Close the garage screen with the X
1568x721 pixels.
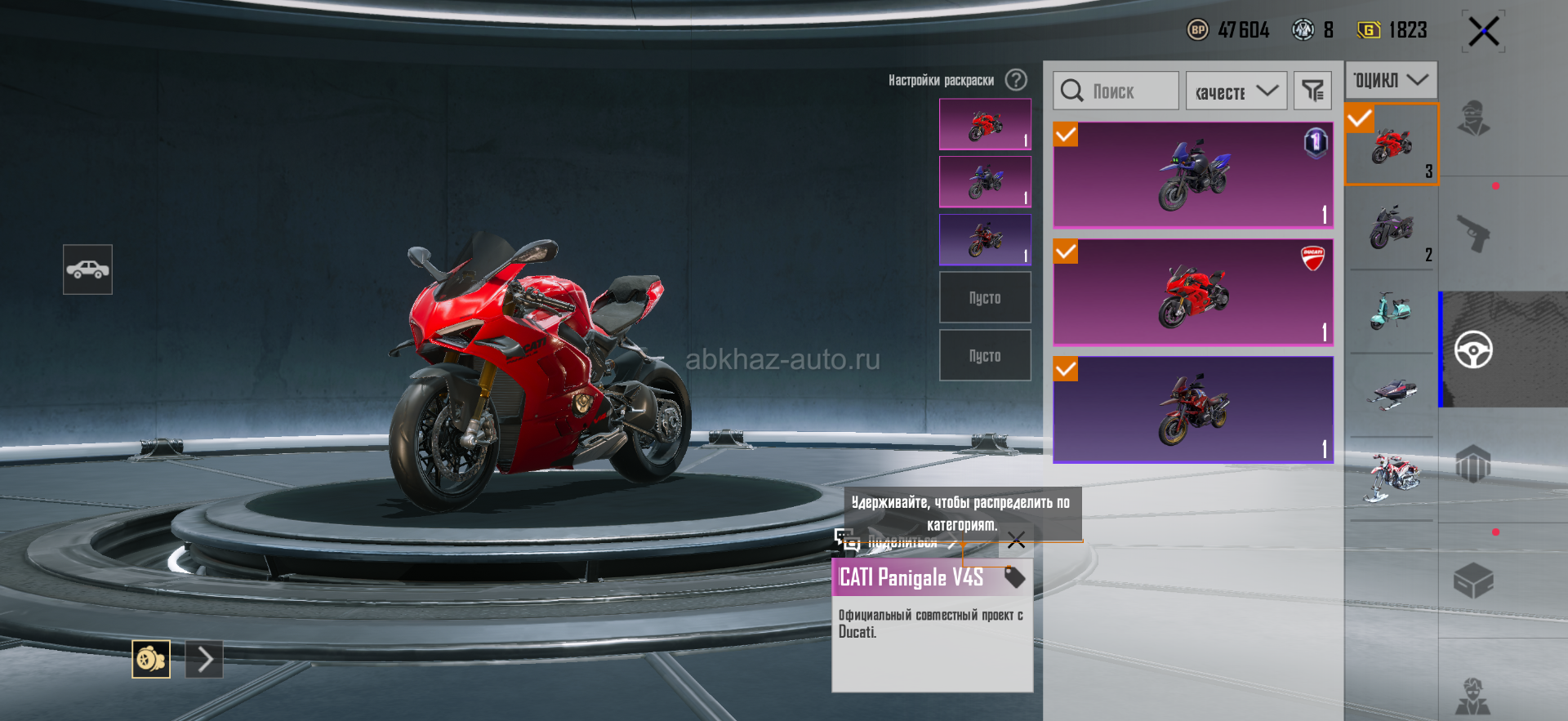pos(1483,32)
